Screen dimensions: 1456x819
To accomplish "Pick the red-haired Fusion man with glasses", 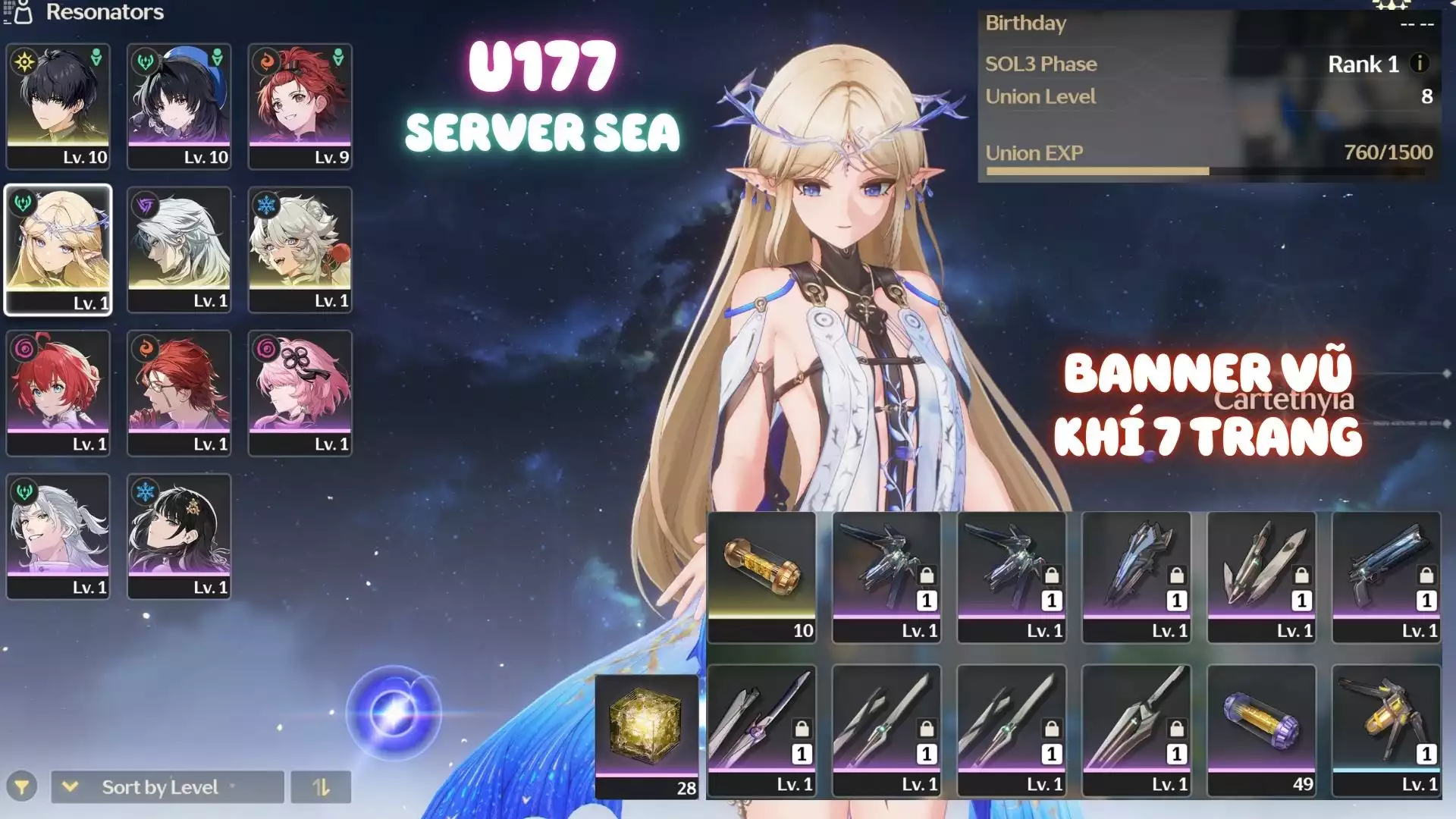I will tap(179, 393).
